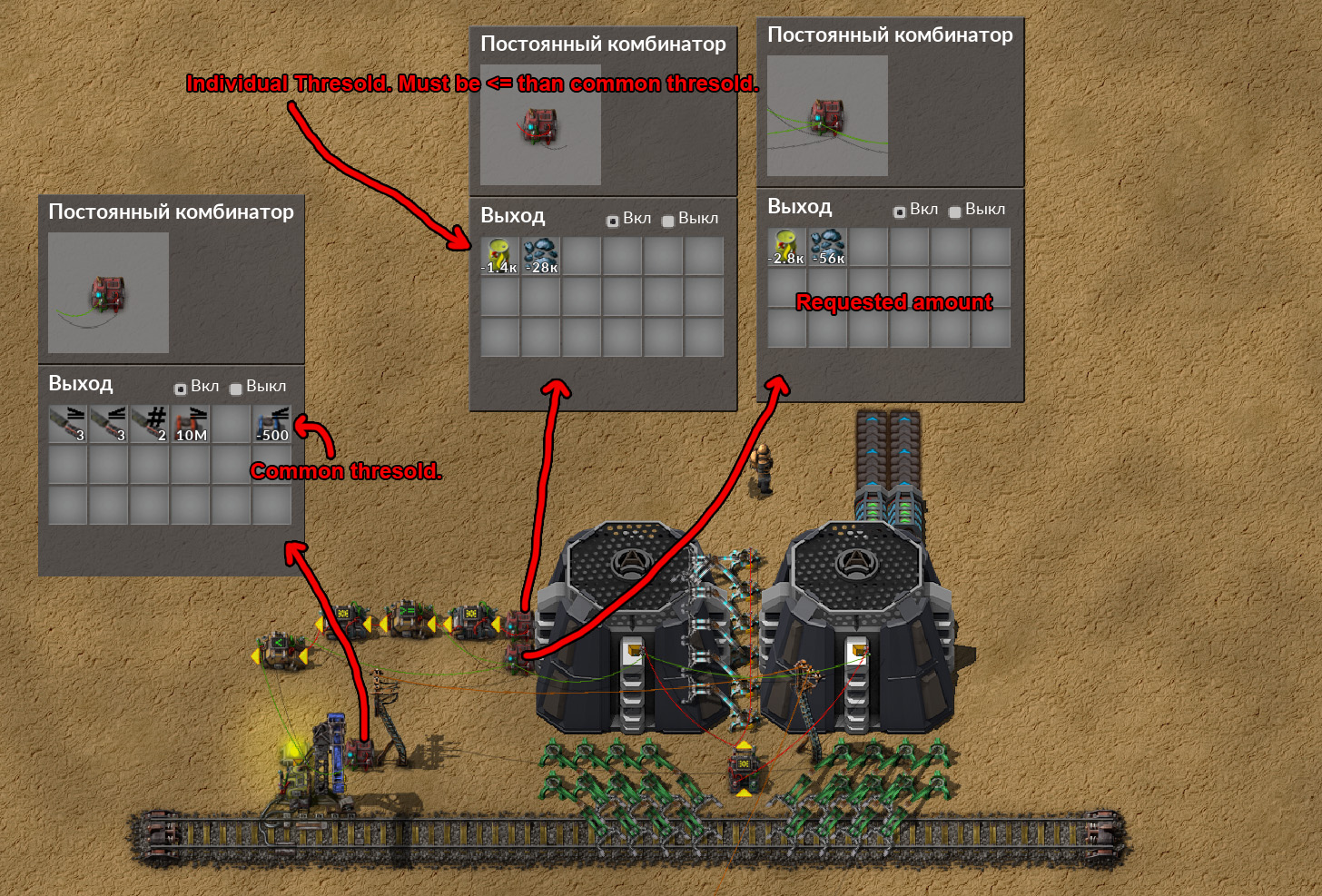
Task: Switch output to Выкл in the 10M-signal combinator
Action: [x=236, y=389]
